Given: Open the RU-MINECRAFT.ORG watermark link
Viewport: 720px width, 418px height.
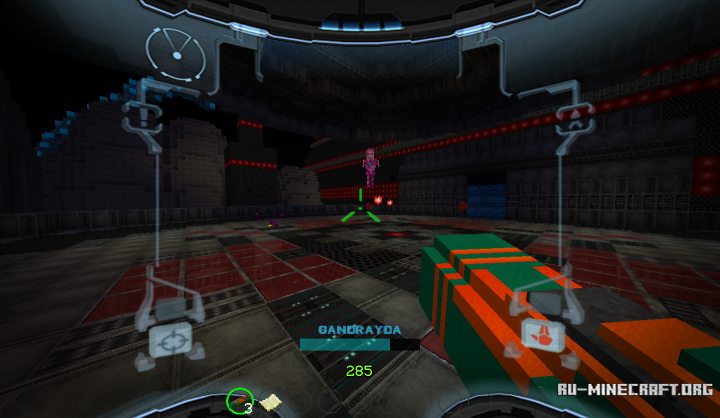Looking at the screenshot, I should point(636,389).
